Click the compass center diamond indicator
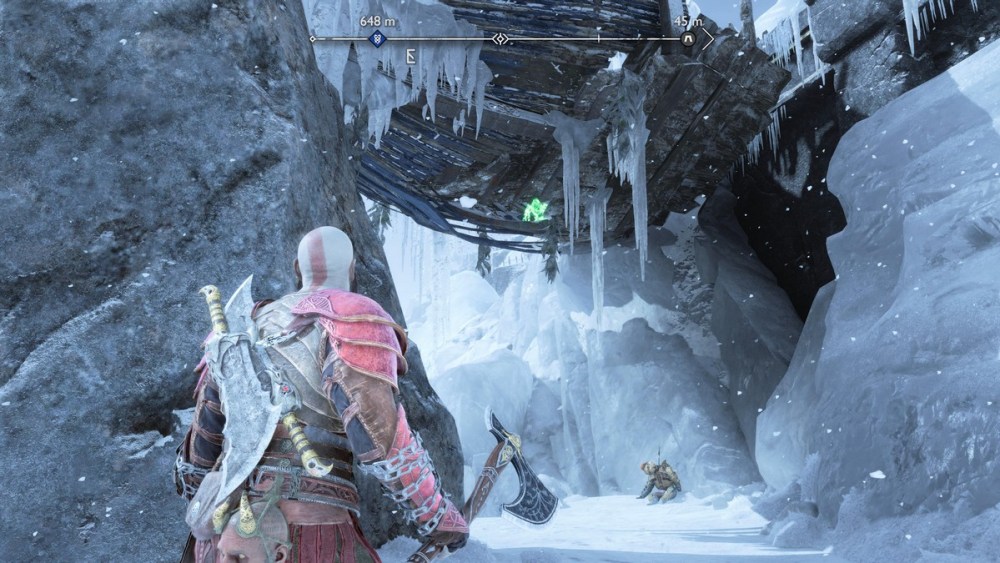 [500, 39]
